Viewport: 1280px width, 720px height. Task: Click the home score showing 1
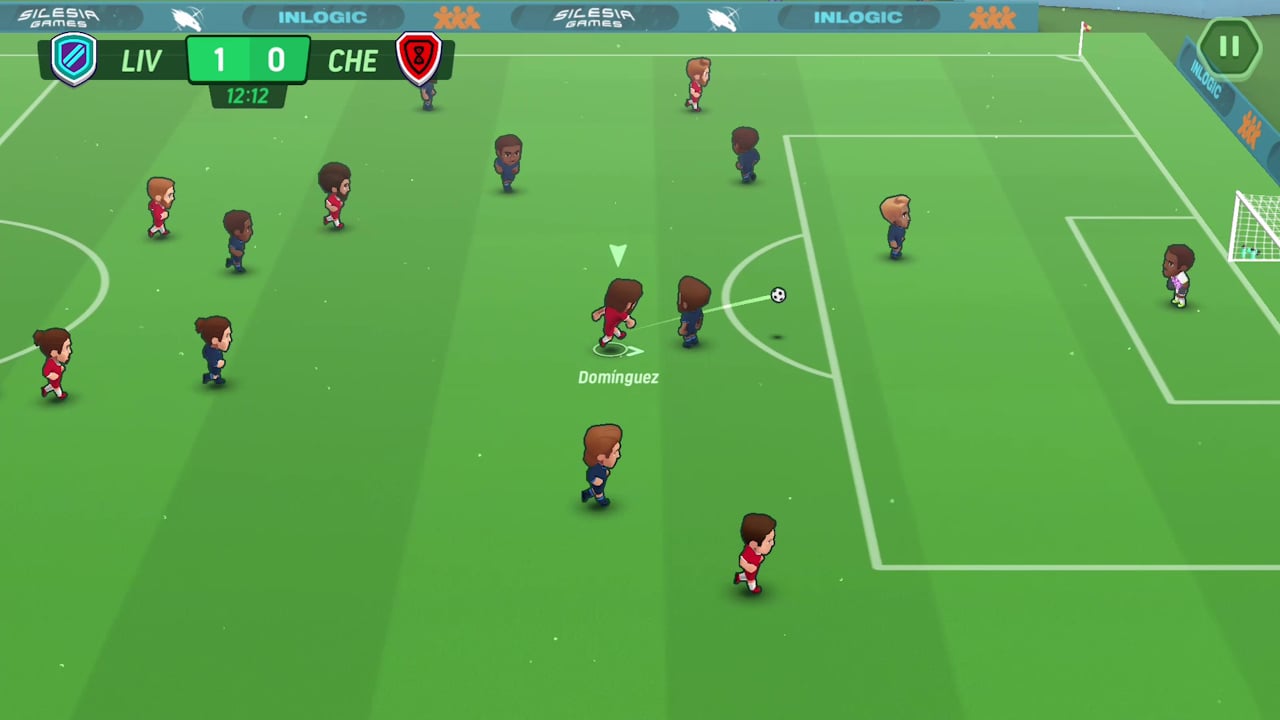219,59
